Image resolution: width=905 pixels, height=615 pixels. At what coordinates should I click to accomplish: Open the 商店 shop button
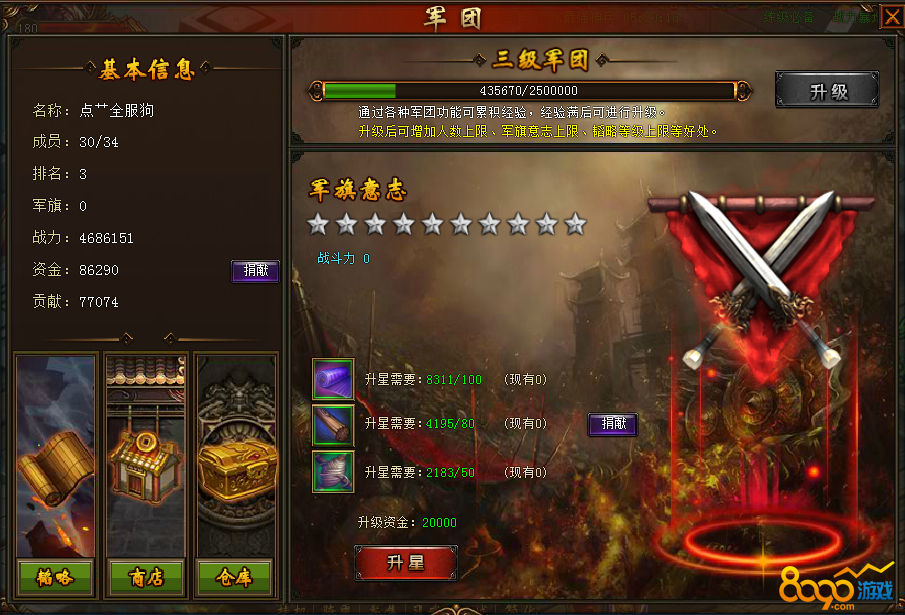pyautogui.click(x=144, y=576)
